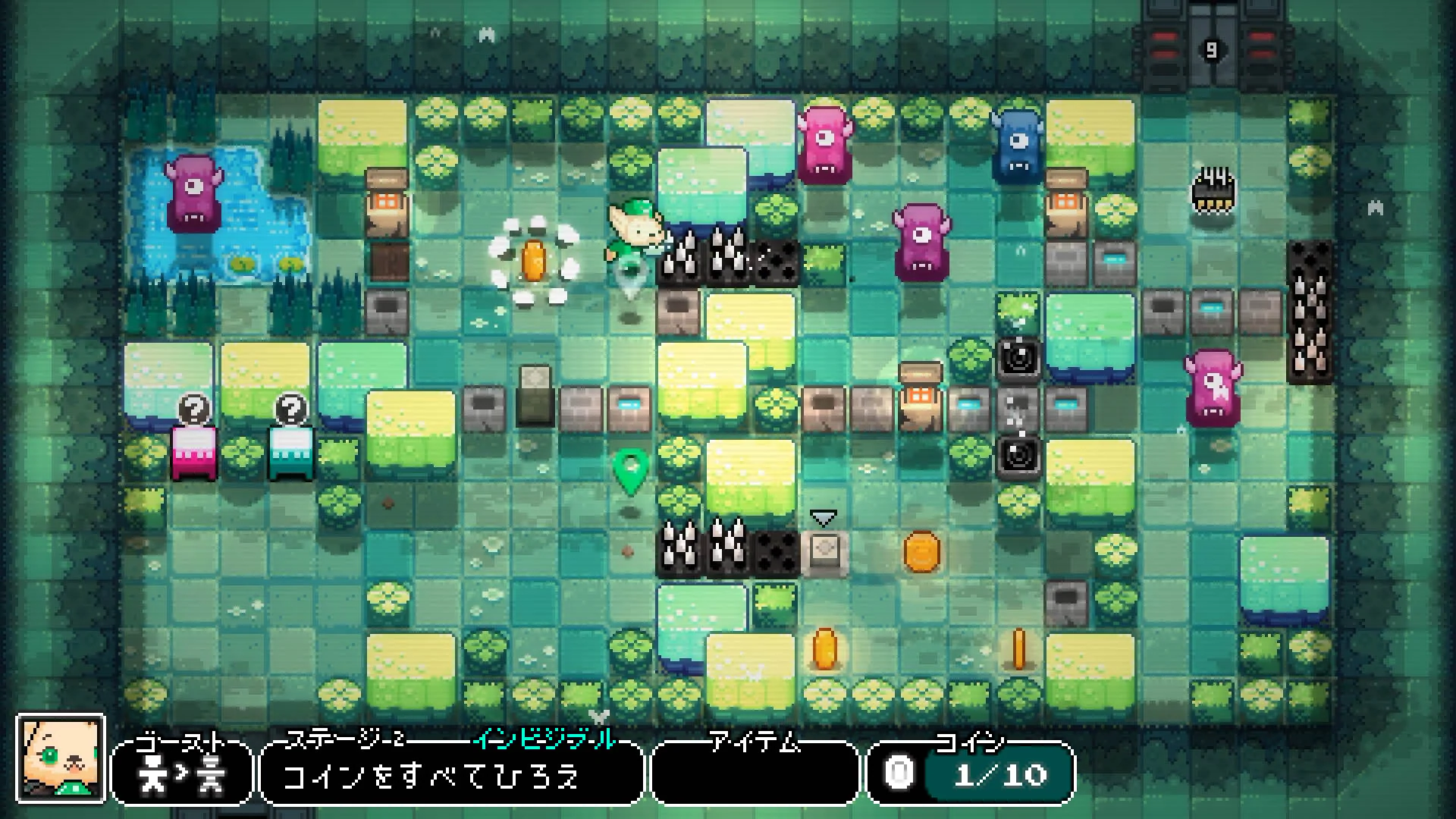Click the blue one-eyed monster at top right
This screenshot has height=819, width=1456.
point(1016,144)
